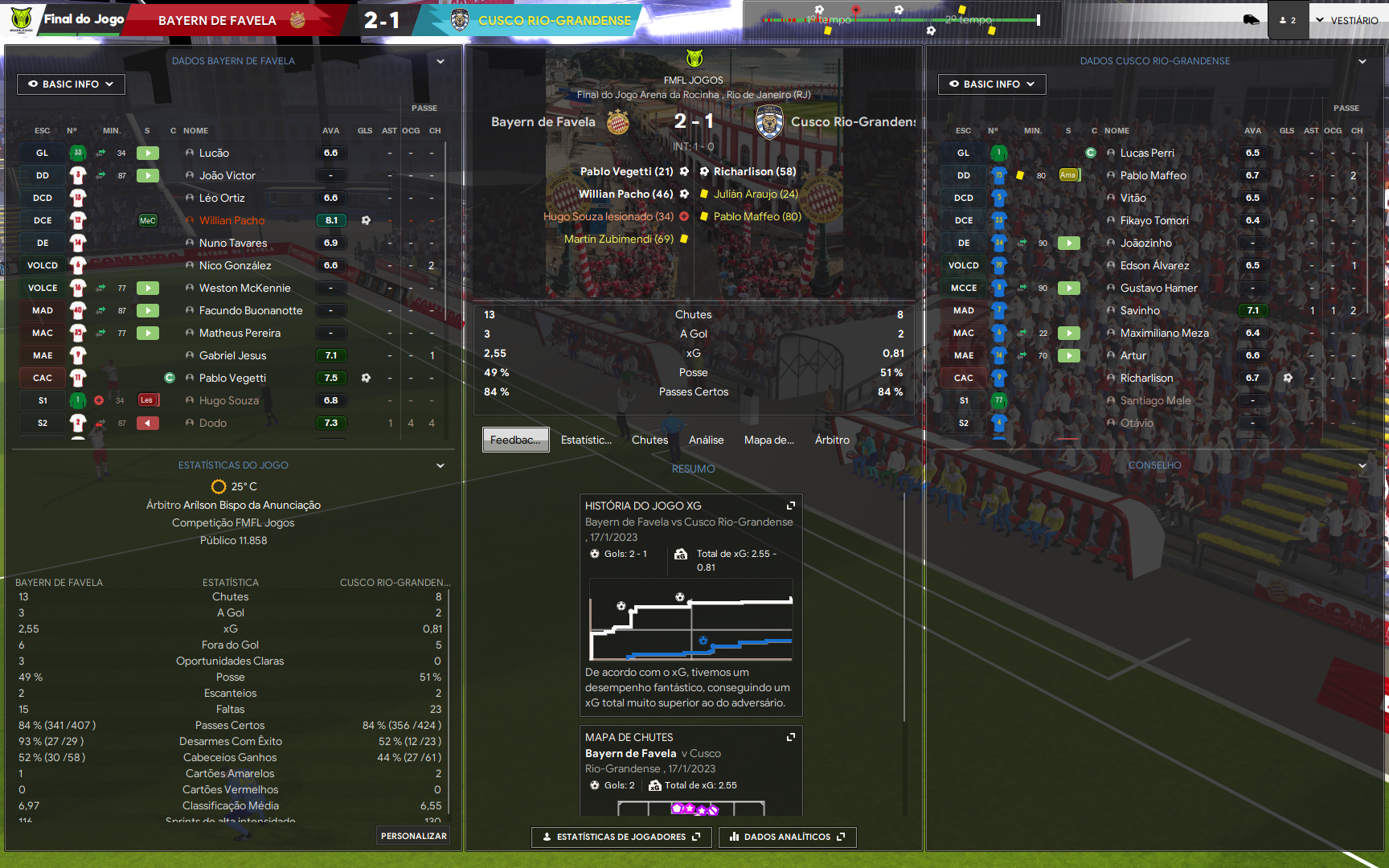Show the Análise tab
Image resolution: width=1389 pixels, height=868 pixels.
(x=706, y=440)
